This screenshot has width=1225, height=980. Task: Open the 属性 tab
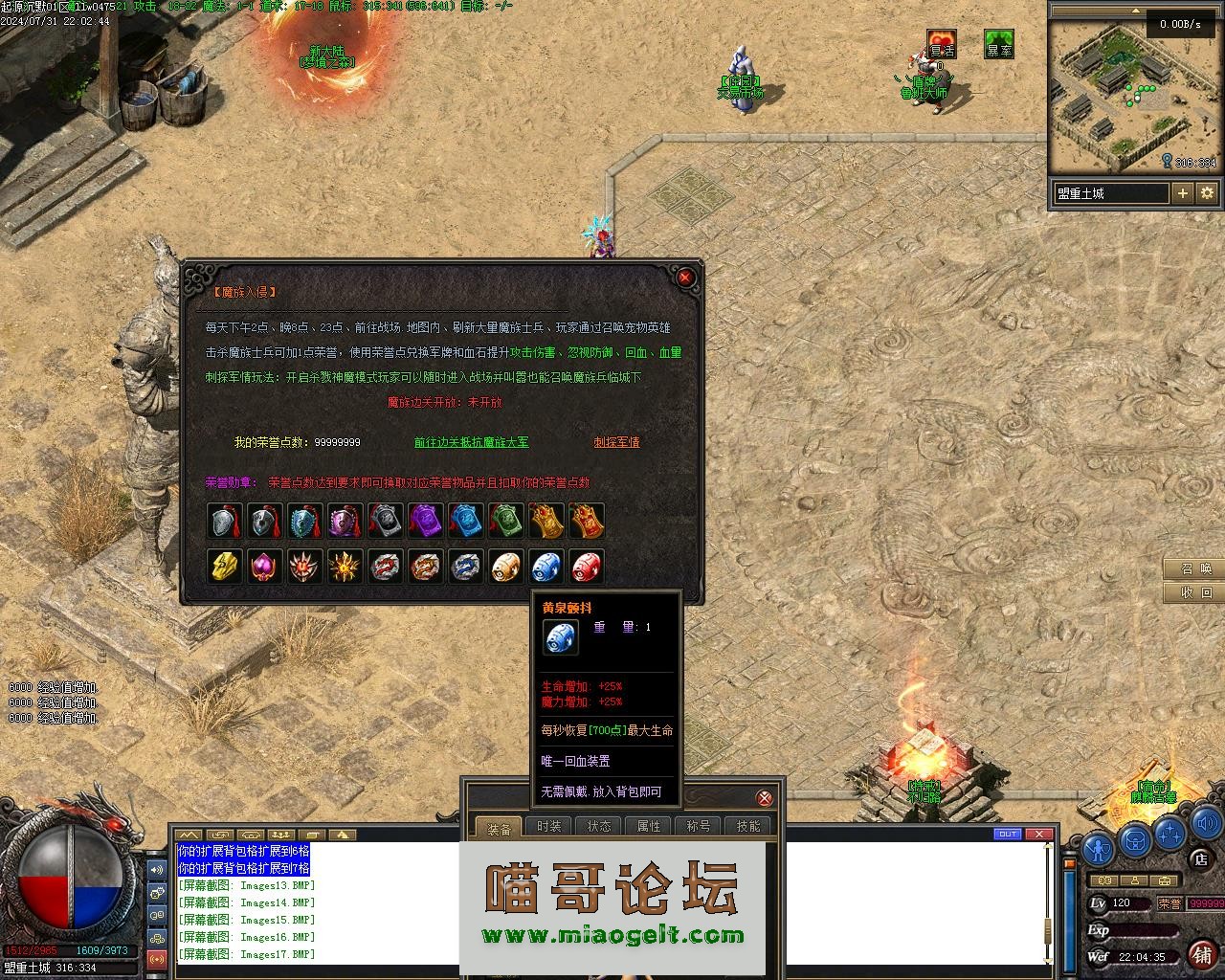click(649, 826)
